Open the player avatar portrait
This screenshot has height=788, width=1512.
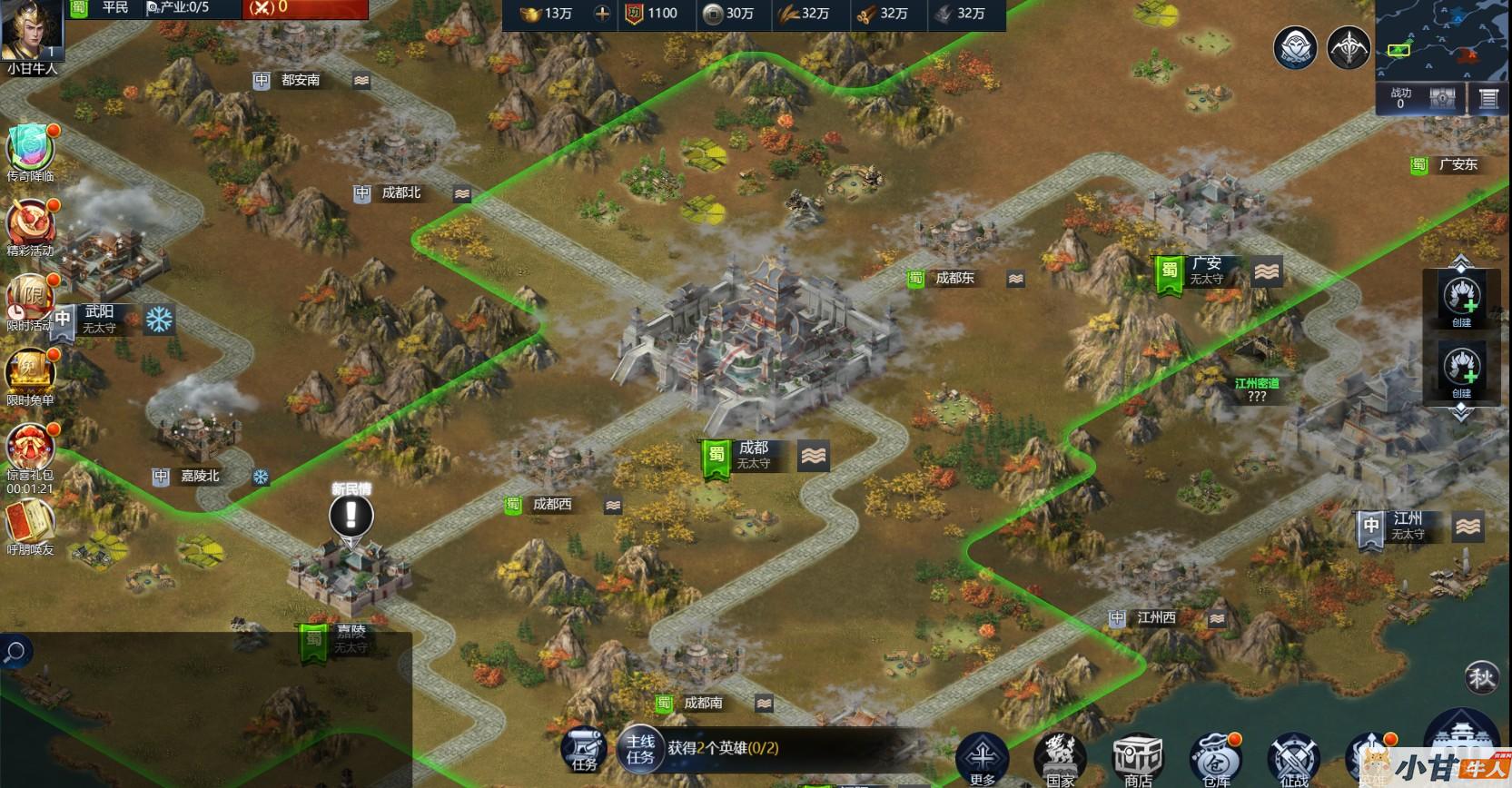[31, 31]
